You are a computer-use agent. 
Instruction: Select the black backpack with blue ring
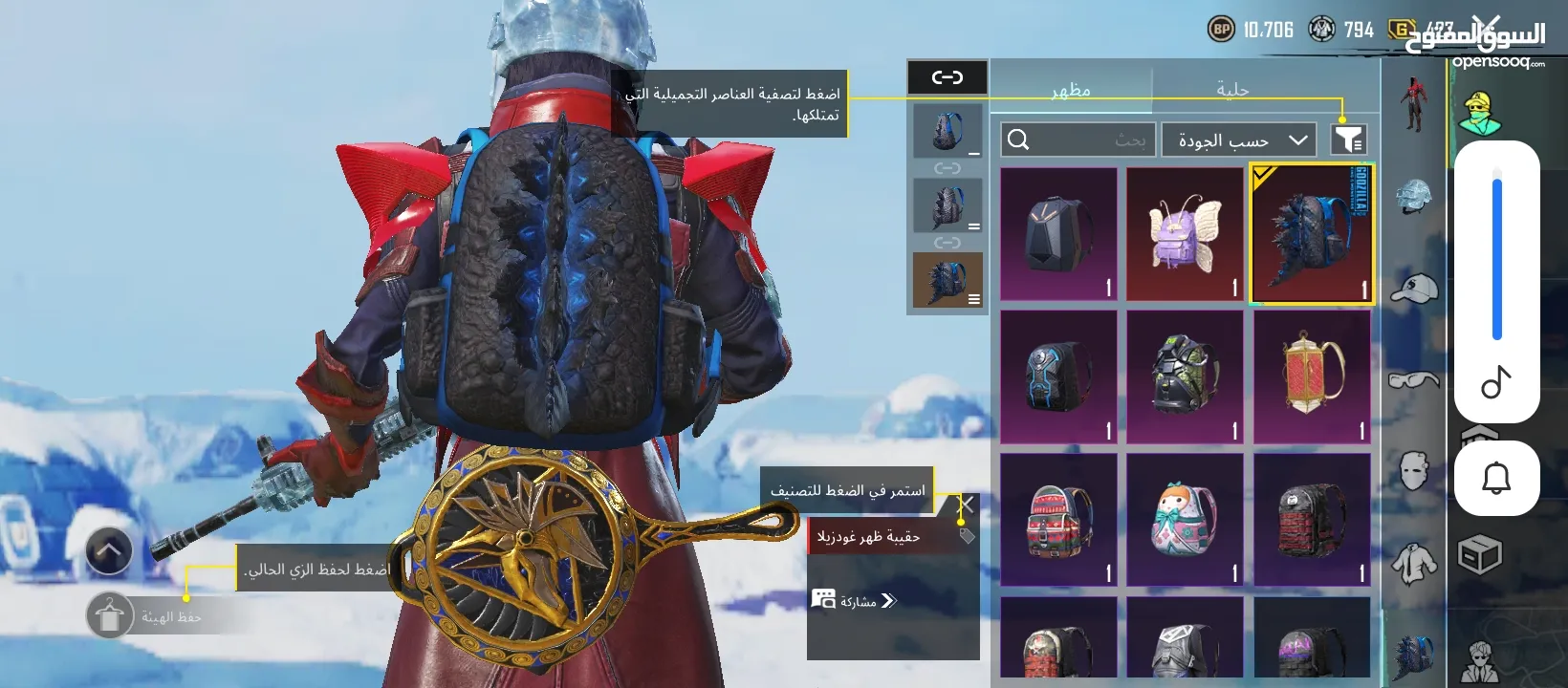[1058, 376]
